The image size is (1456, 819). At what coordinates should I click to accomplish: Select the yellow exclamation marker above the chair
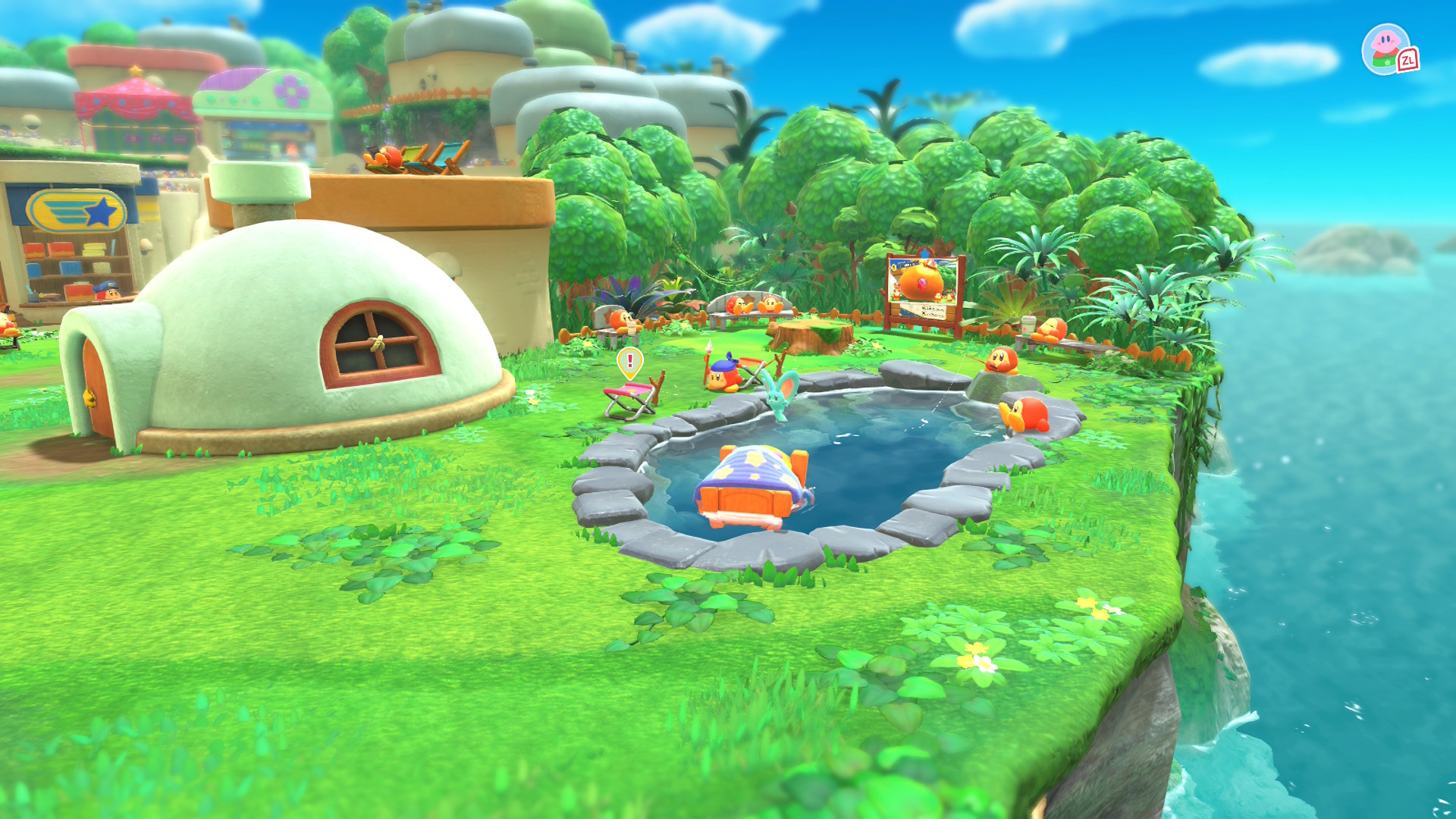coord(629,362)
